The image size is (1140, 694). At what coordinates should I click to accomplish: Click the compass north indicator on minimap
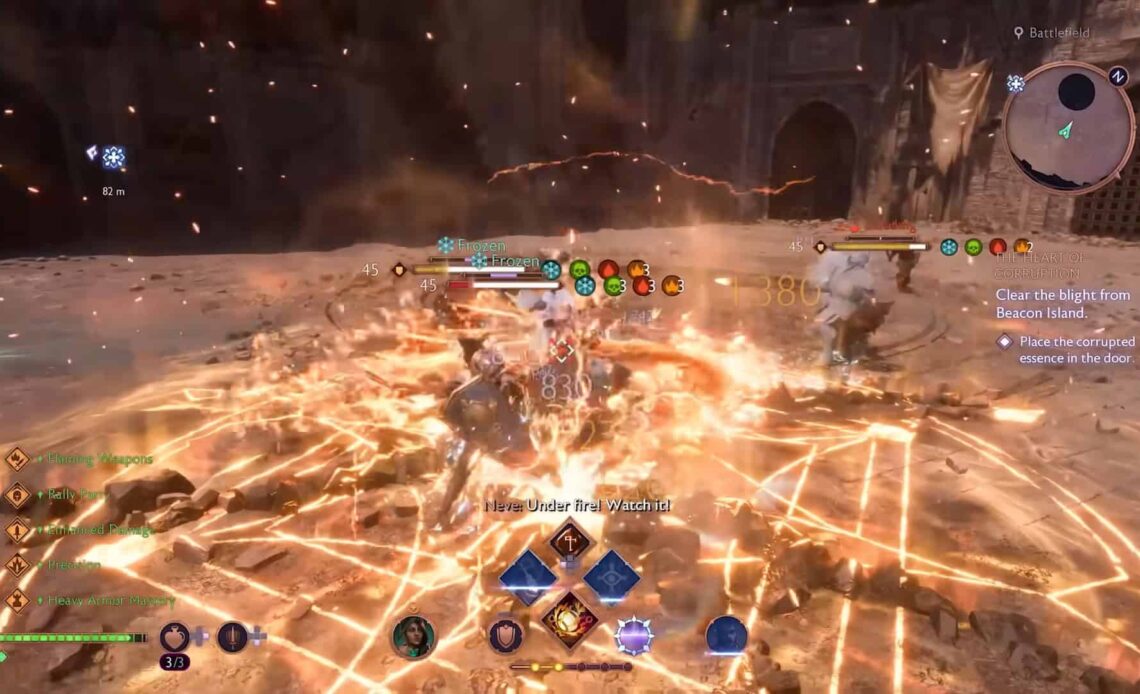click(1118, 75)
